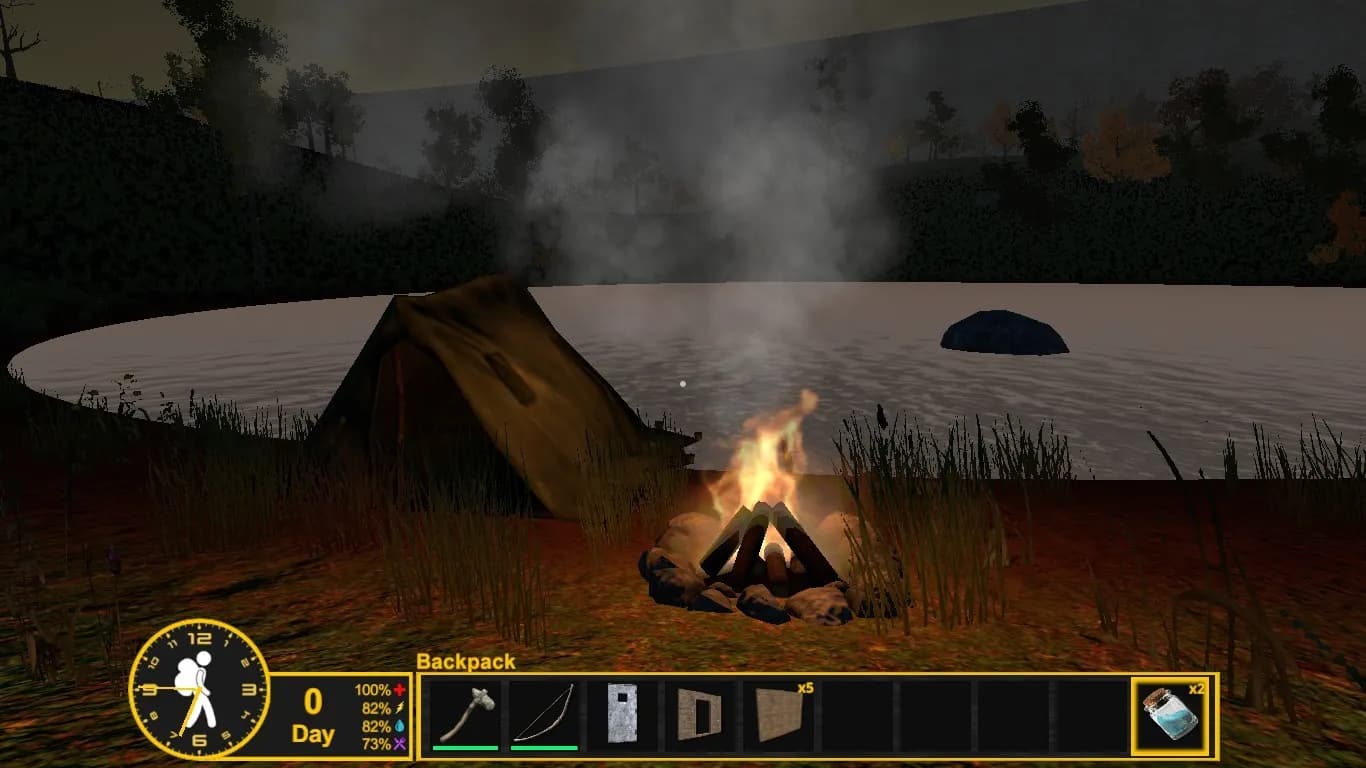This screenshot has height=768, width=1366.
Task: Equip the wooden bow from the backpack
Action: pyautogui.click(x=544, y=714)
